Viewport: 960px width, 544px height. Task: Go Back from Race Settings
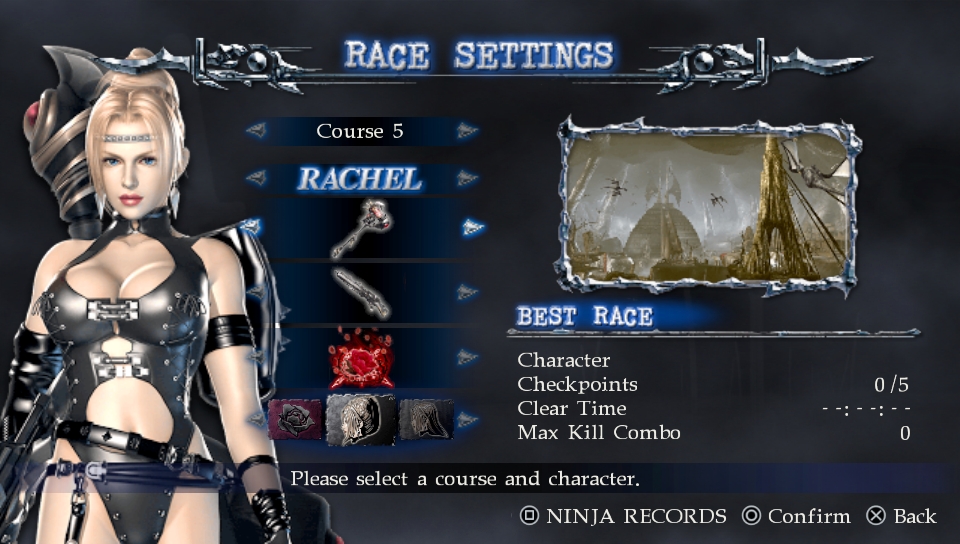pos(901,517)
